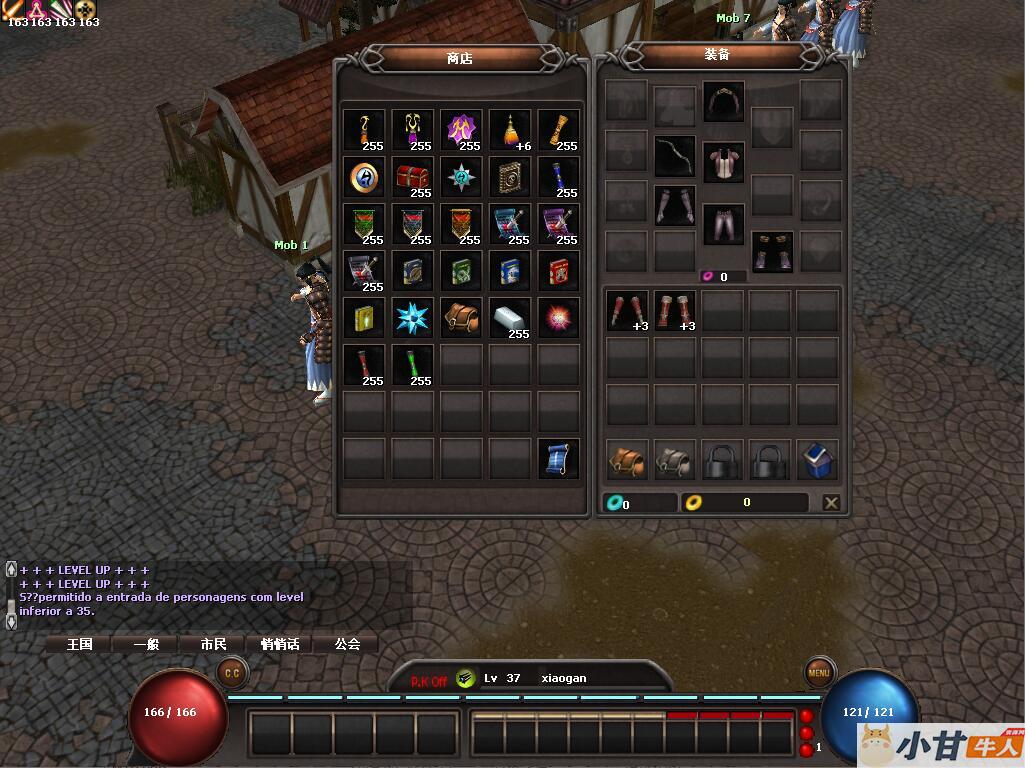Switch to the 一般 general chat tab
Image resolution: width=1025 pixels, height=768 pixels.
coord(147,644)
